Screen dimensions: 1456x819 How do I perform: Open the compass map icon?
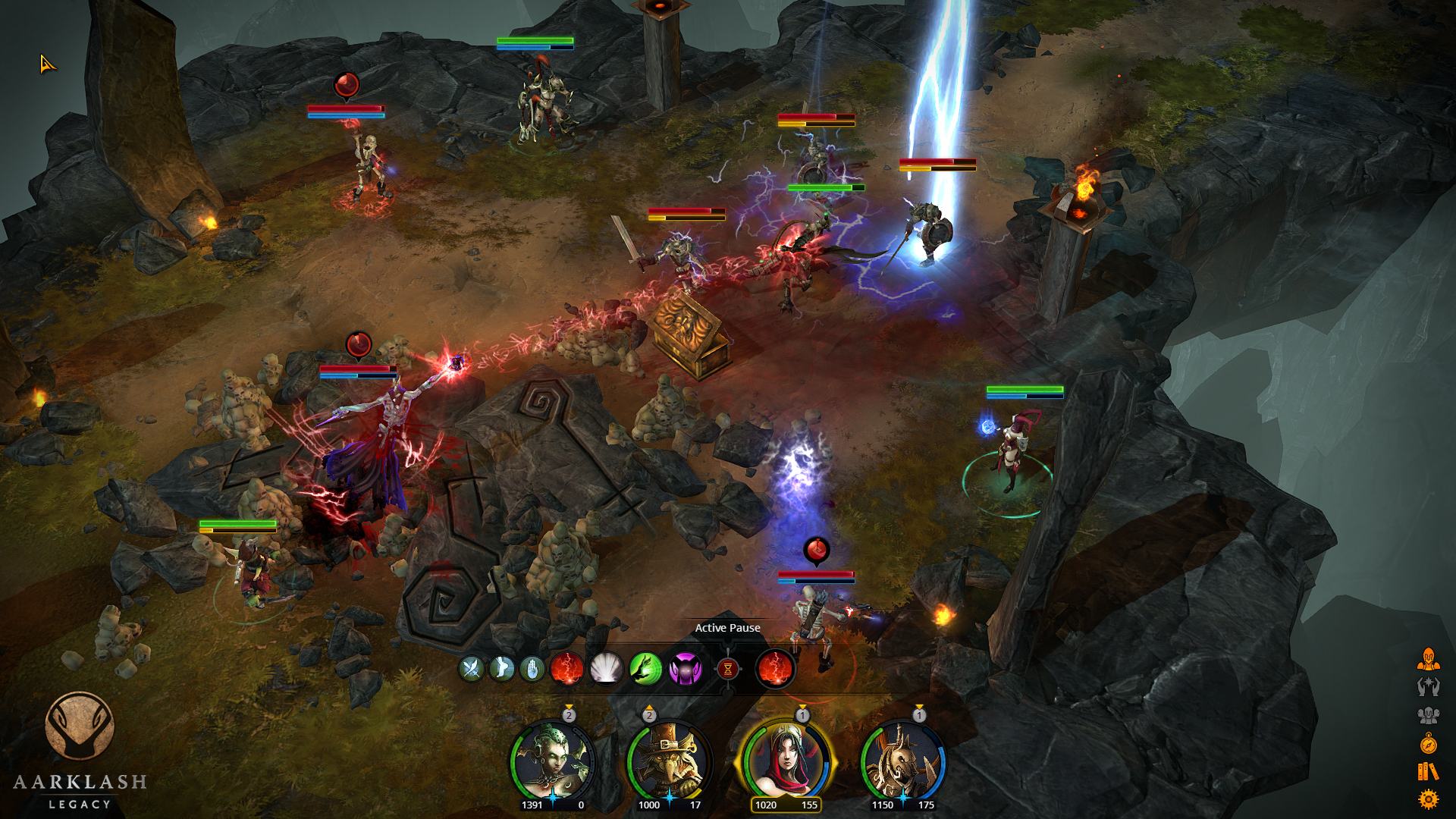pyautogui.click(x=1428, y=743)
